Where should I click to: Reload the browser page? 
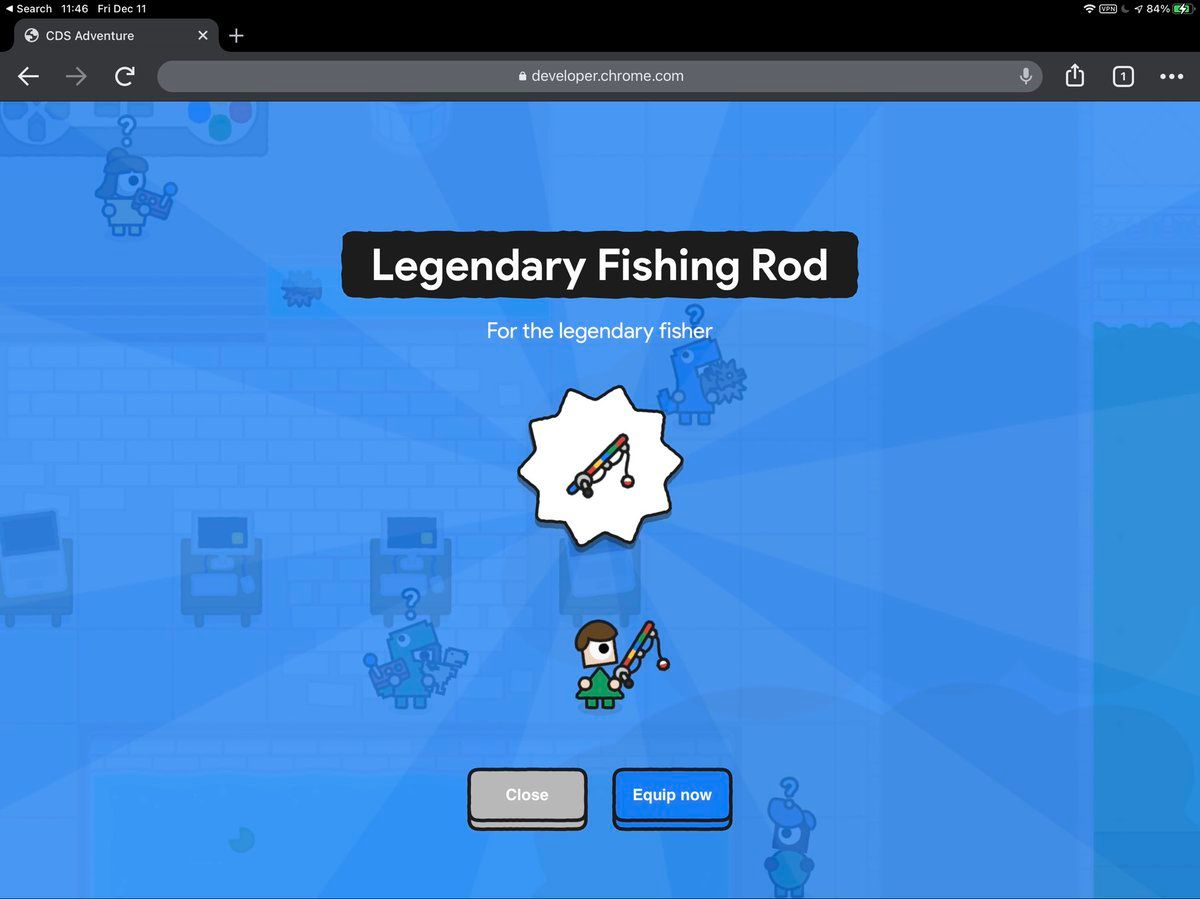(125, 76)
